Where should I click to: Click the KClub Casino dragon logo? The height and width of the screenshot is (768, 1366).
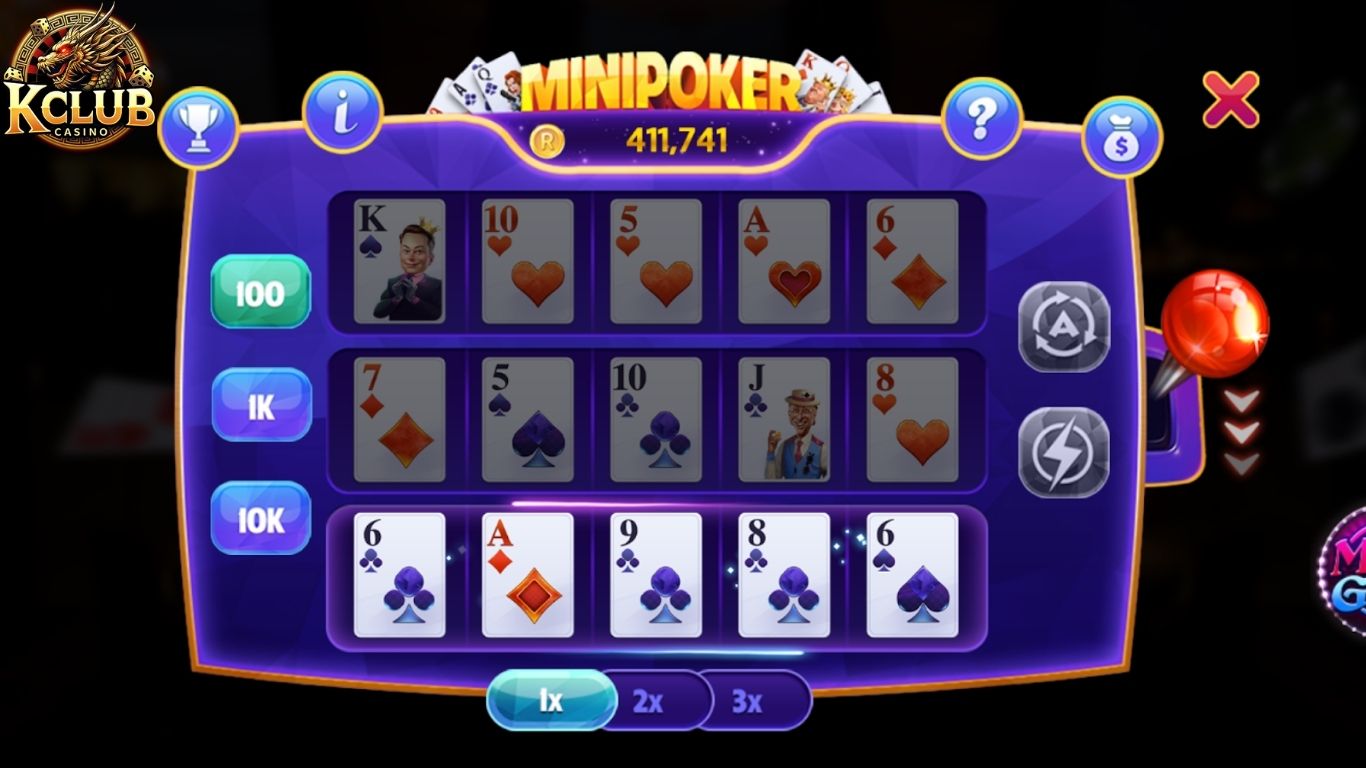(x=77, y=70)
